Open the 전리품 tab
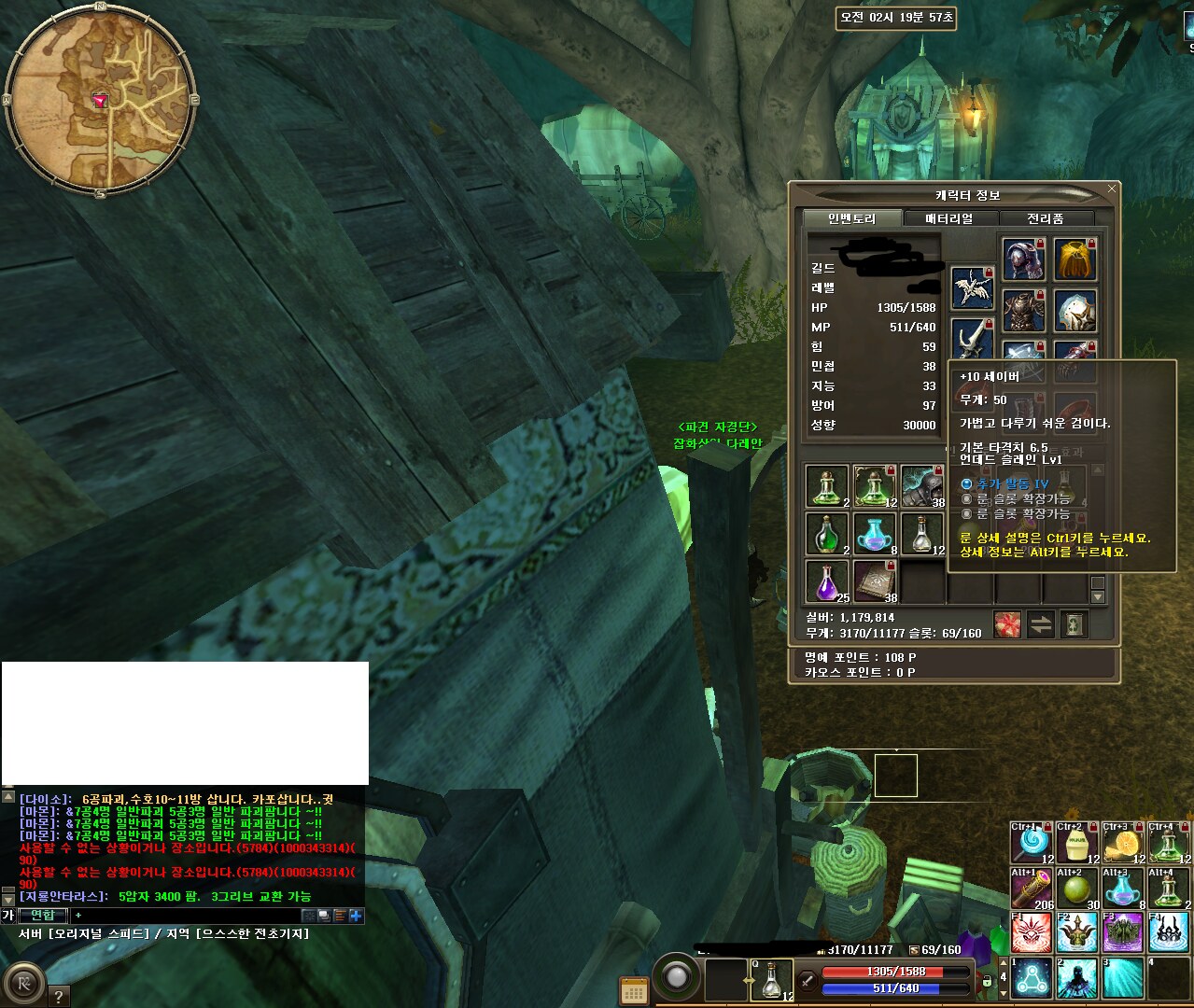Image resolution: width=1194 pixels, height=1008 pixels. (1046, 218)
